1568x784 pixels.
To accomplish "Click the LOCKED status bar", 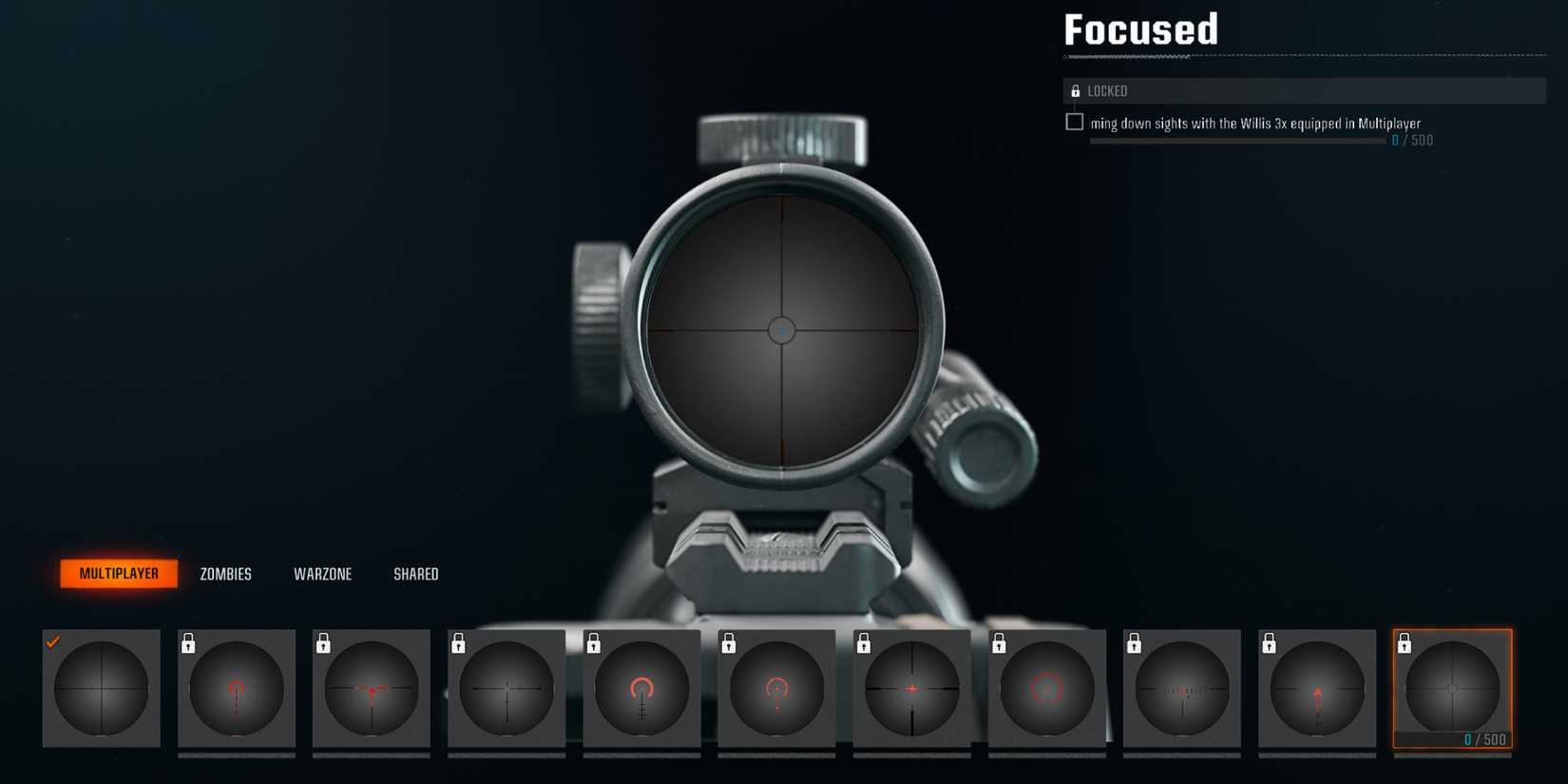I will pos(1305,91).
